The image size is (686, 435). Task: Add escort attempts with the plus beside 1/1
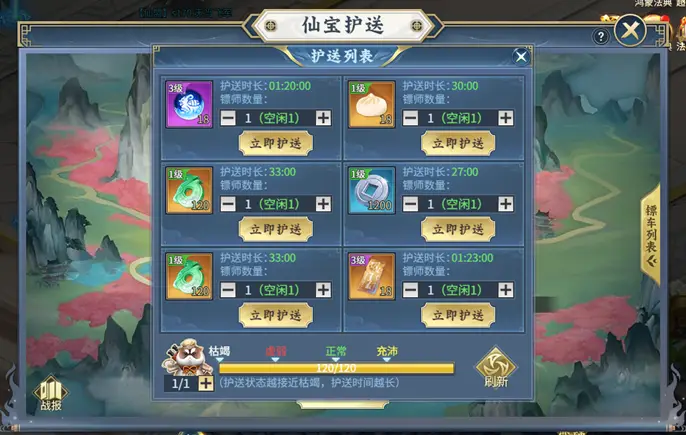[x=205, y=383]
